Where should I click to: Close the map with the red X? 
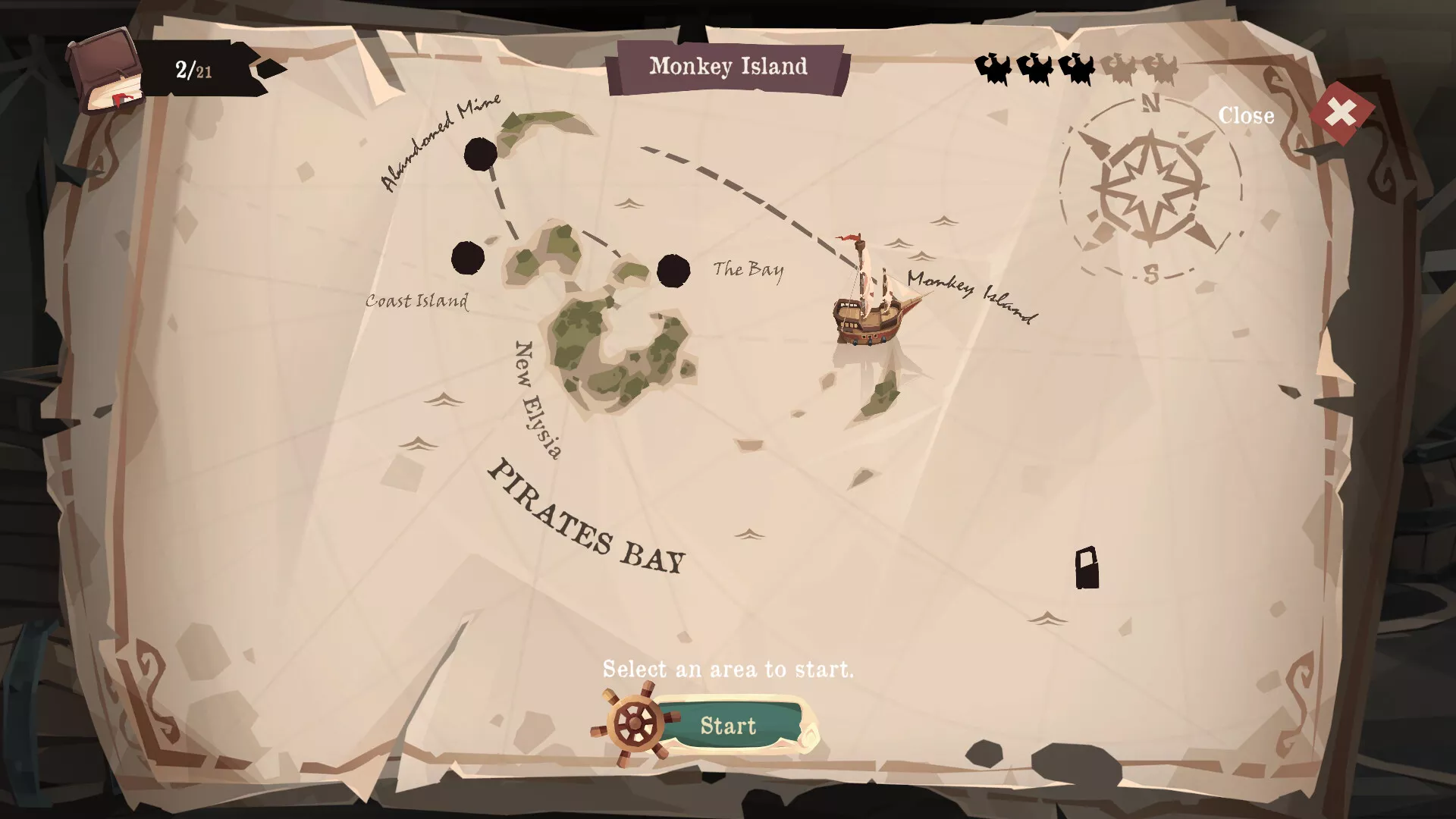(1341, 114)
